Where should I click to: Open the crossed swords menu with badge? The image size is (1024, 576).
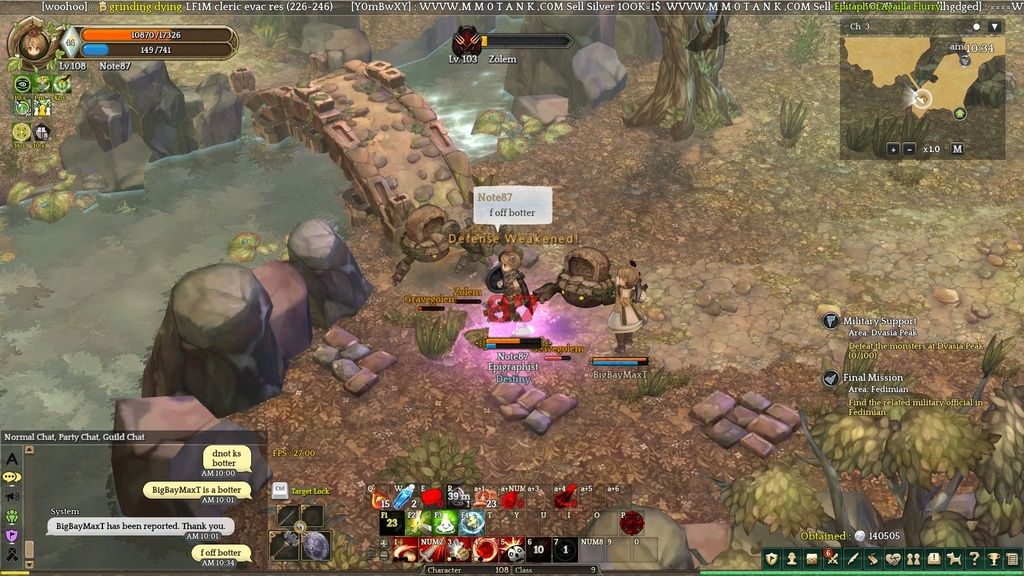[832, 558]
